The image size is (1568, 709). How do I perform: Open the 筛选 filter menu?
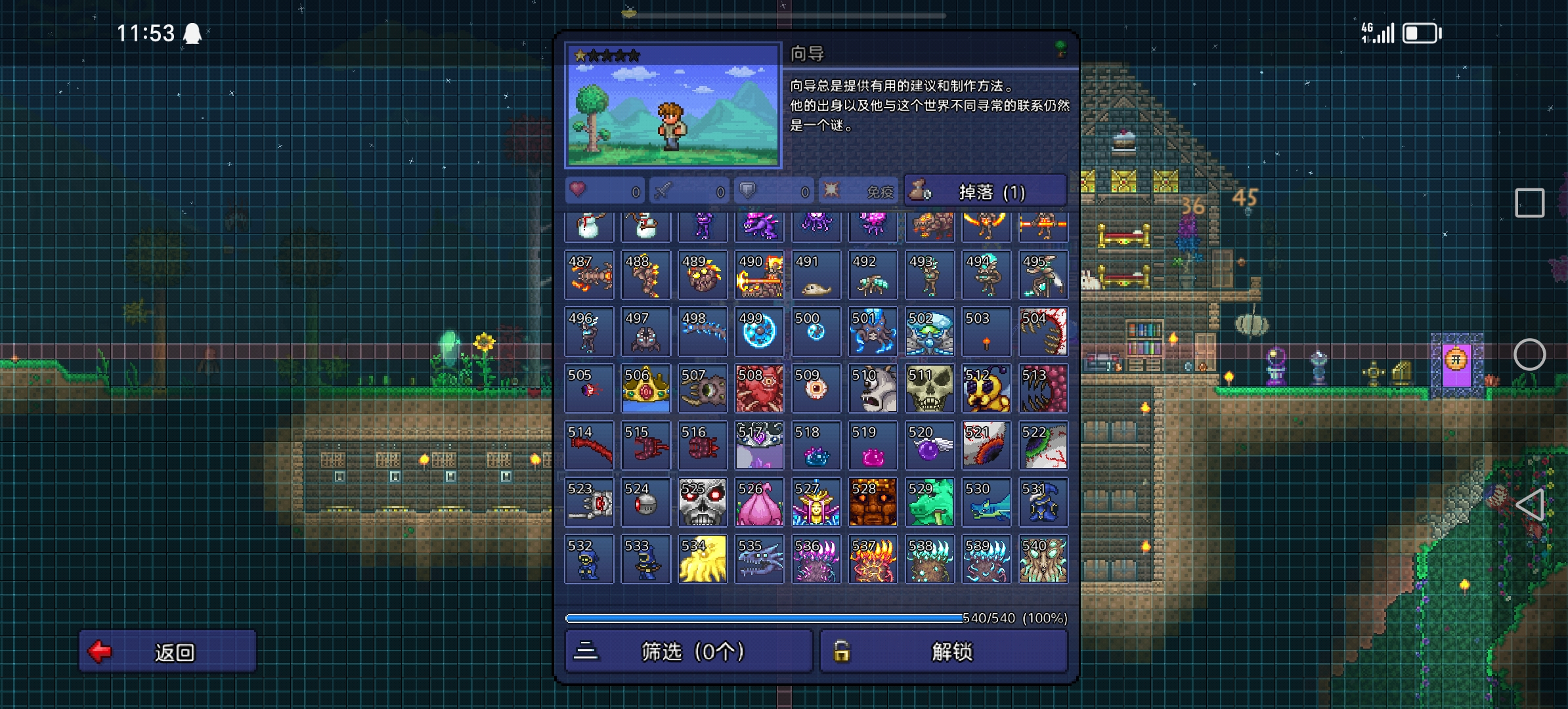[689, 651]
